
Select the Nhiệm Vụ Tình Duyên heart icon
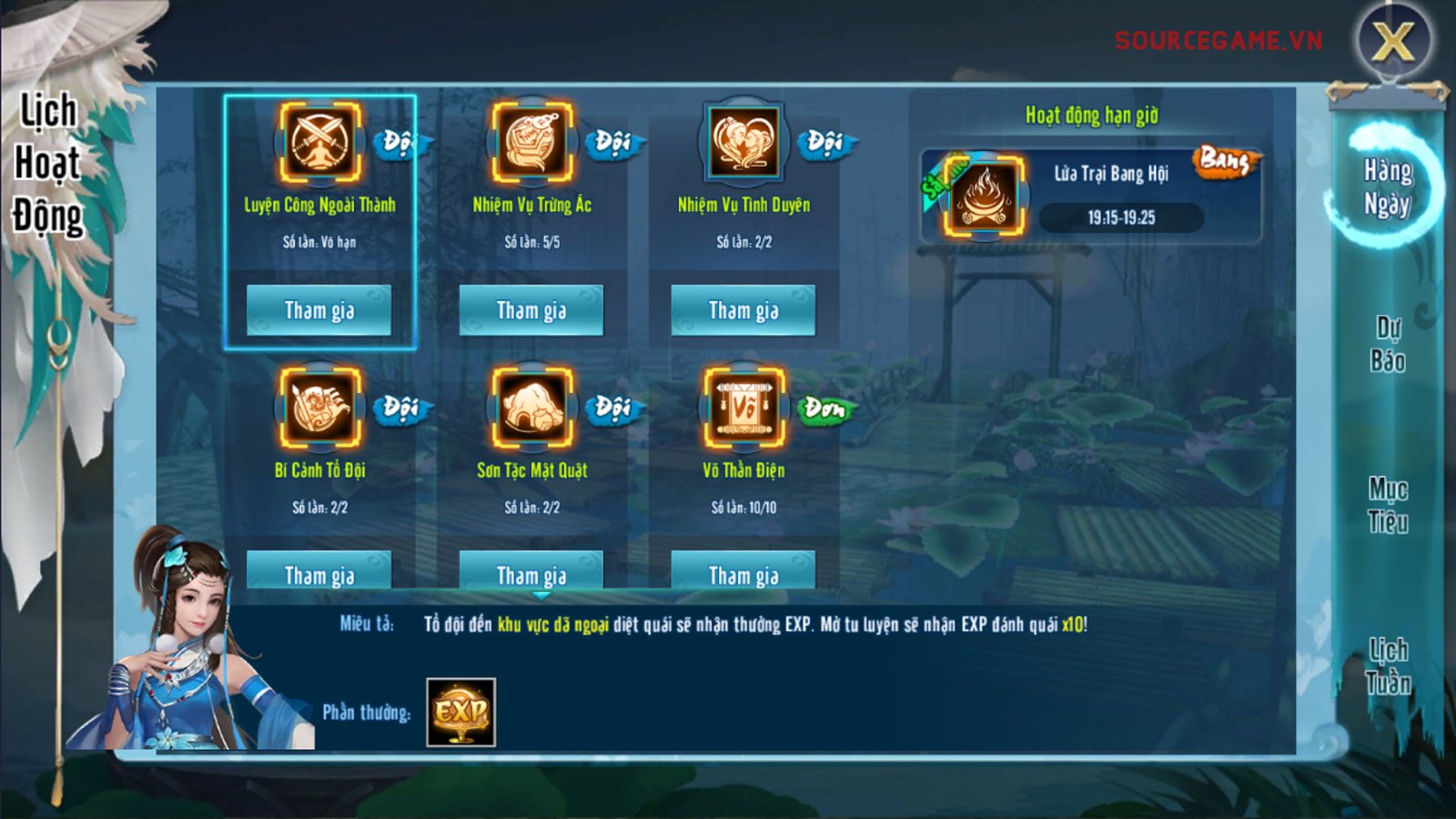tap(744, 143)
